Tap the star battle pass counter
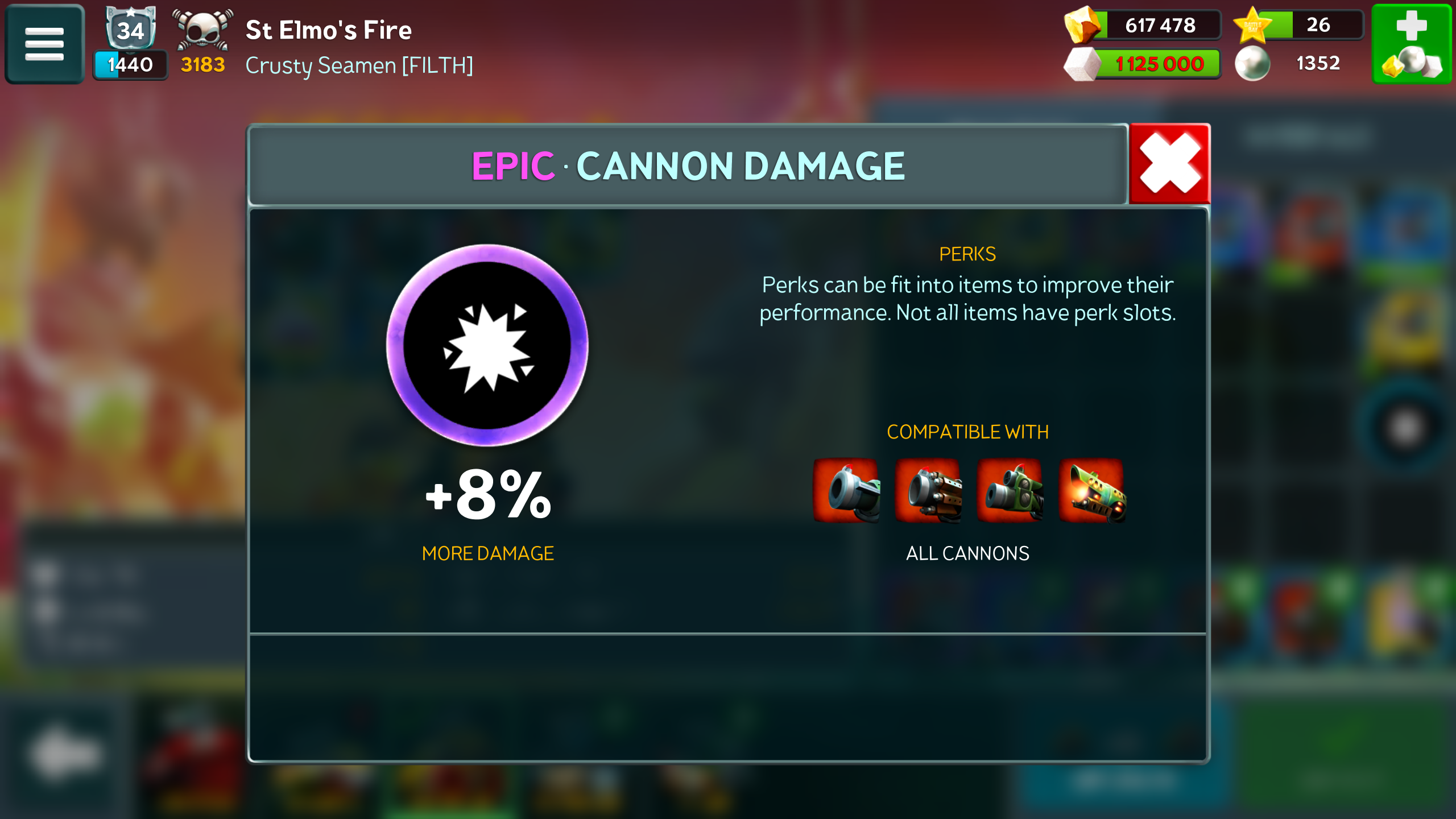Screen dimensions: 1456x819 (1298, 25)
